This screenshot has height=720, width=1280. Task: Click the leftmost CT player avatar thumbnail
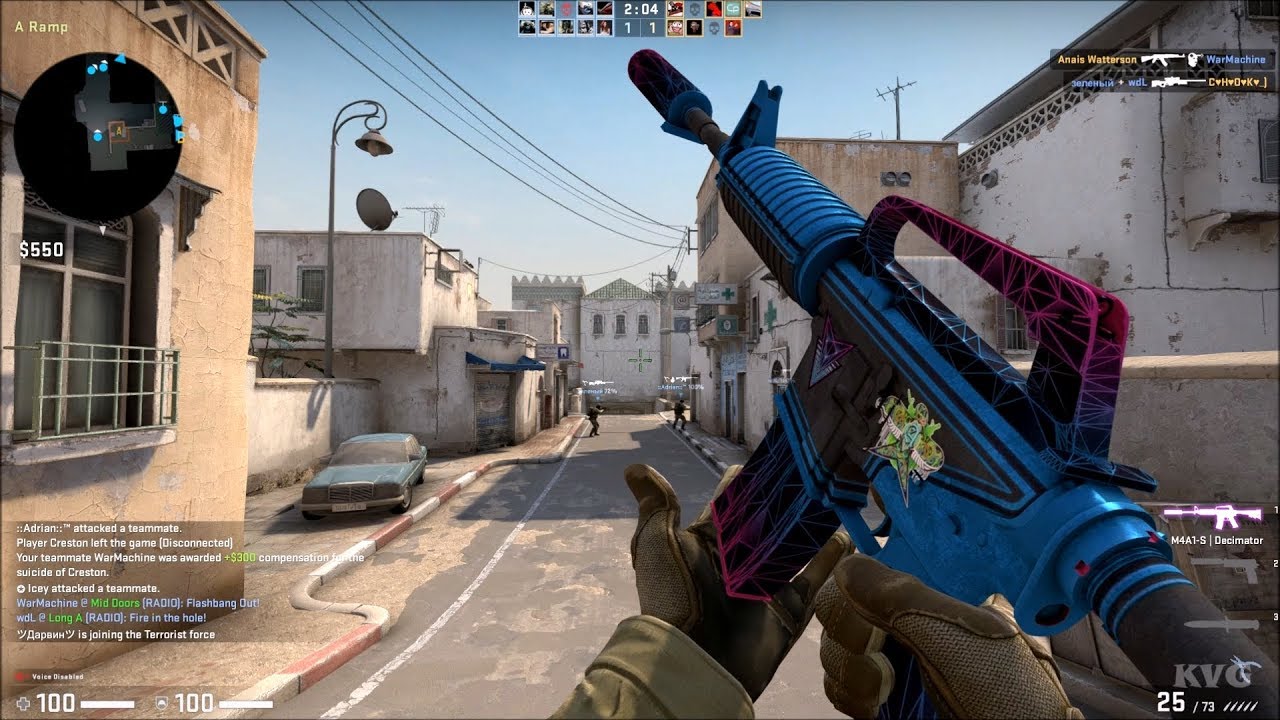coord(525,10)
